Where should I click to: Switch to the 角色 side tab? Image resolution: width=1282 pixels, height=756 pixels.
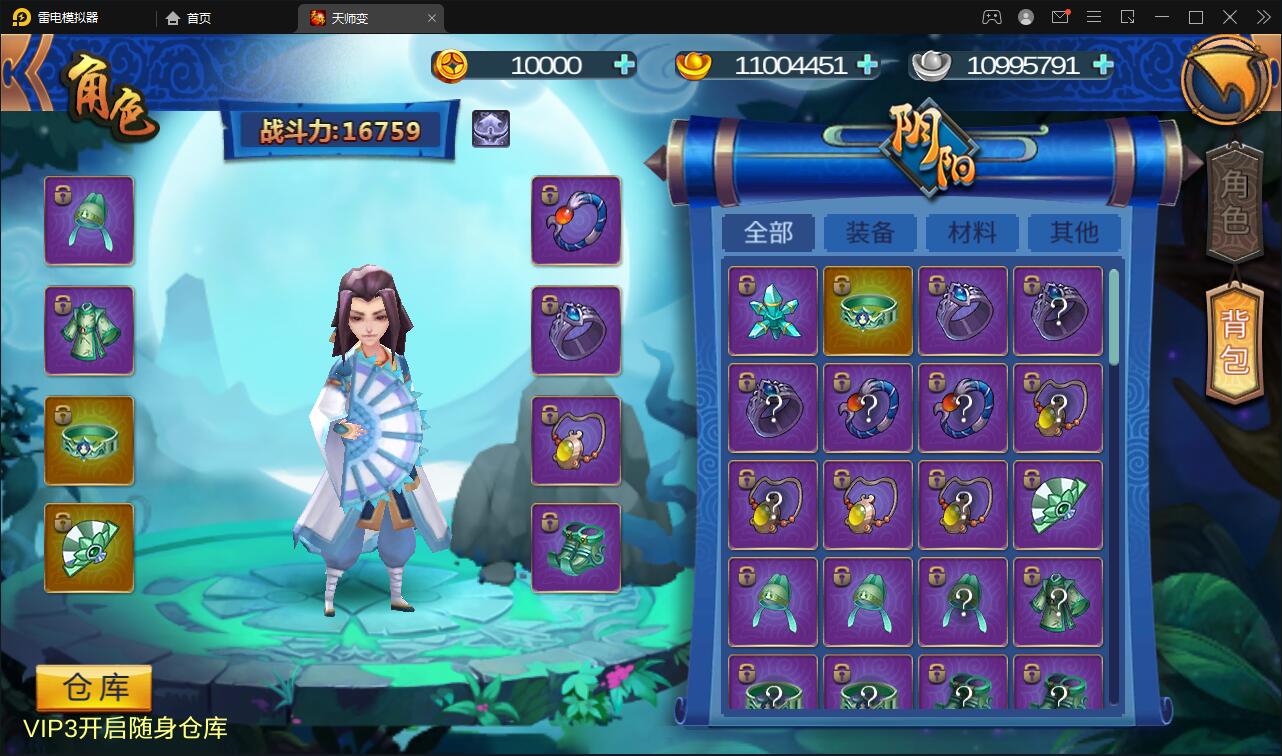coord(1235,204)
